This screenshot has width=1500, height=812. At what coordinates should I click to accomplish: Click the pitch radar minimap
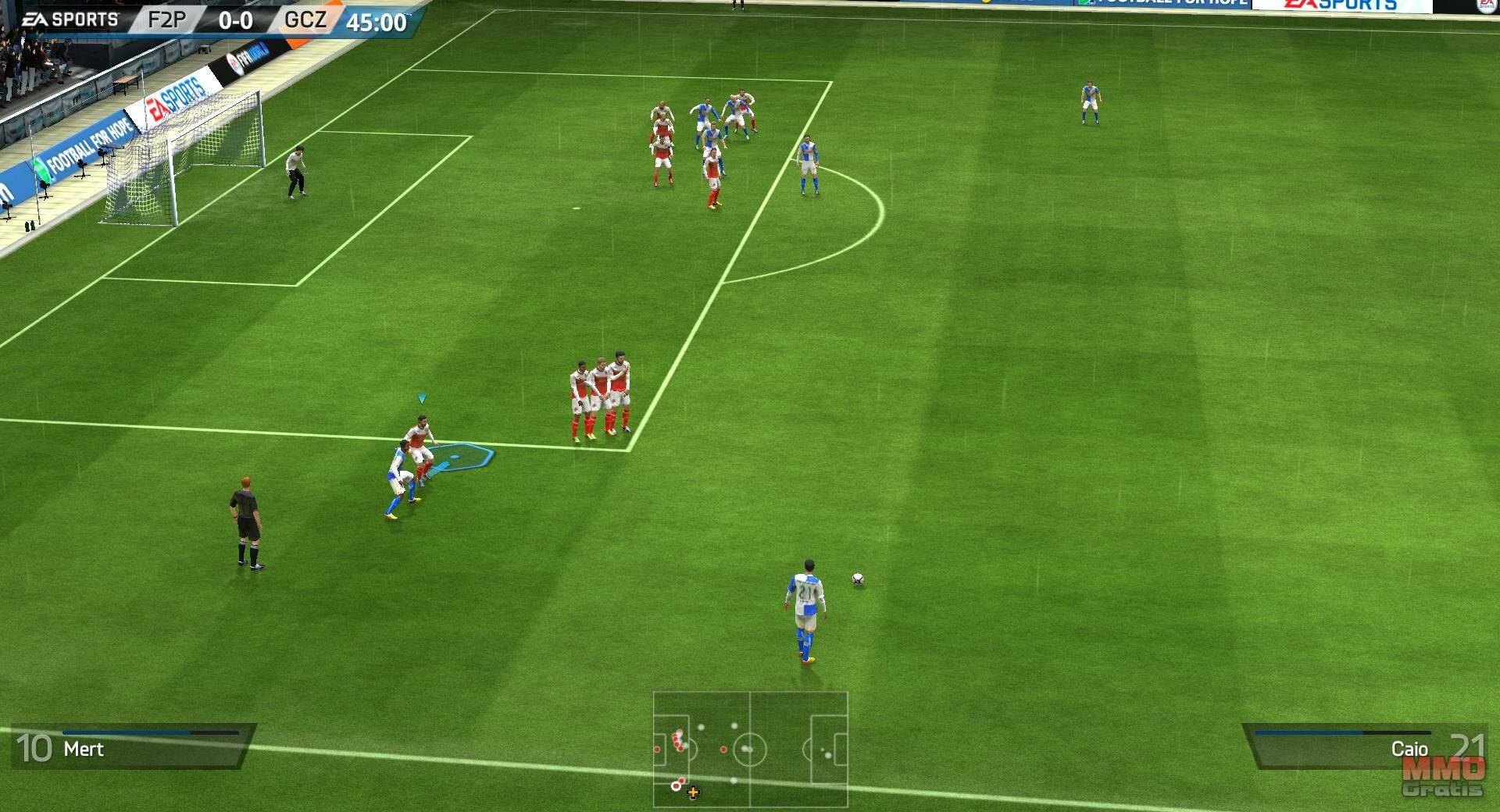click(750, 749)
